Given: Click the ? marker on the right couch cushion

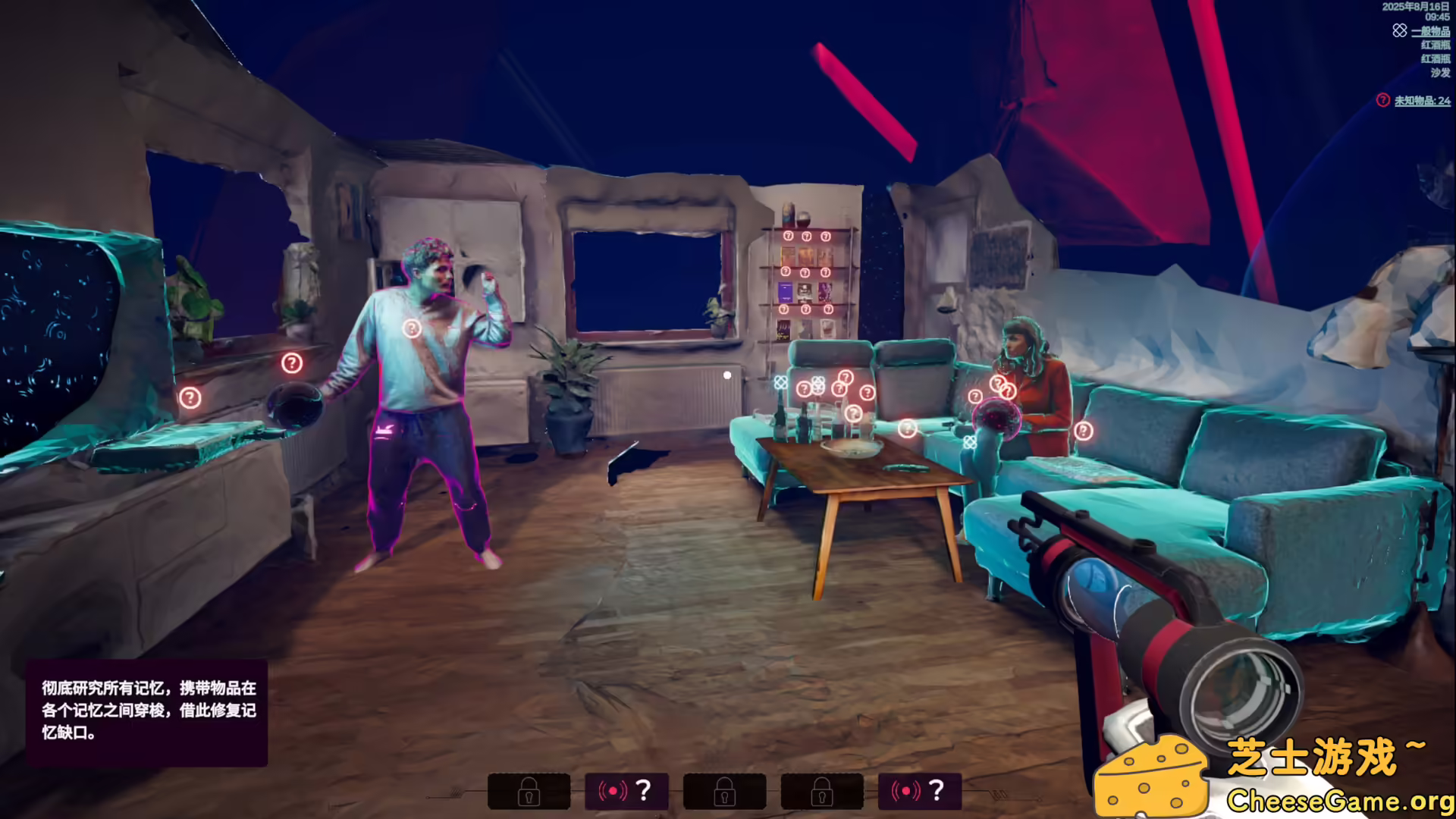Looking at the screenshot, I should click(1084, 430).
